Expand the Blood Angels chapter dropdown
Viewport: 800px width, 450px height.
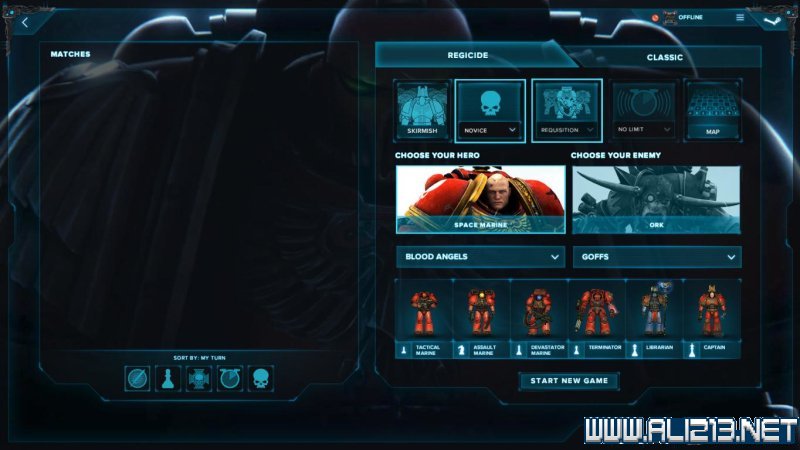click(x=480, y=257)
